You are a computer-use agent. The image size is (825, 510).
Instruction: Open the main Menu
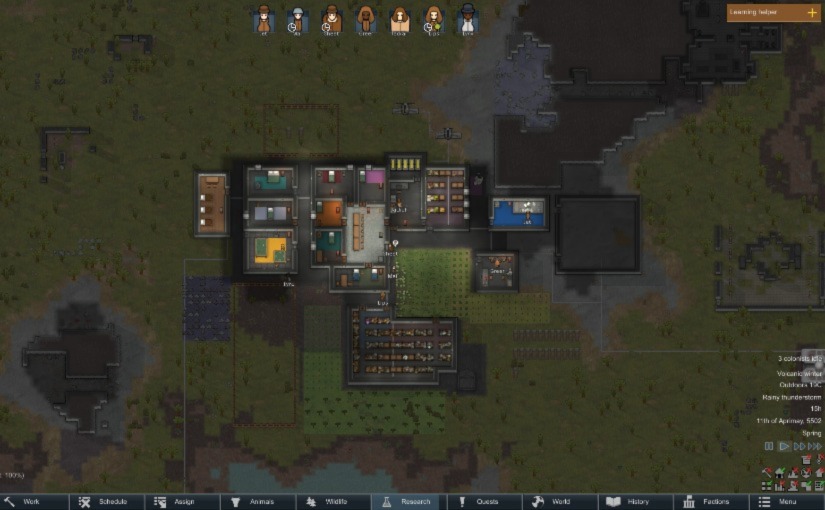tap(785, 501)
